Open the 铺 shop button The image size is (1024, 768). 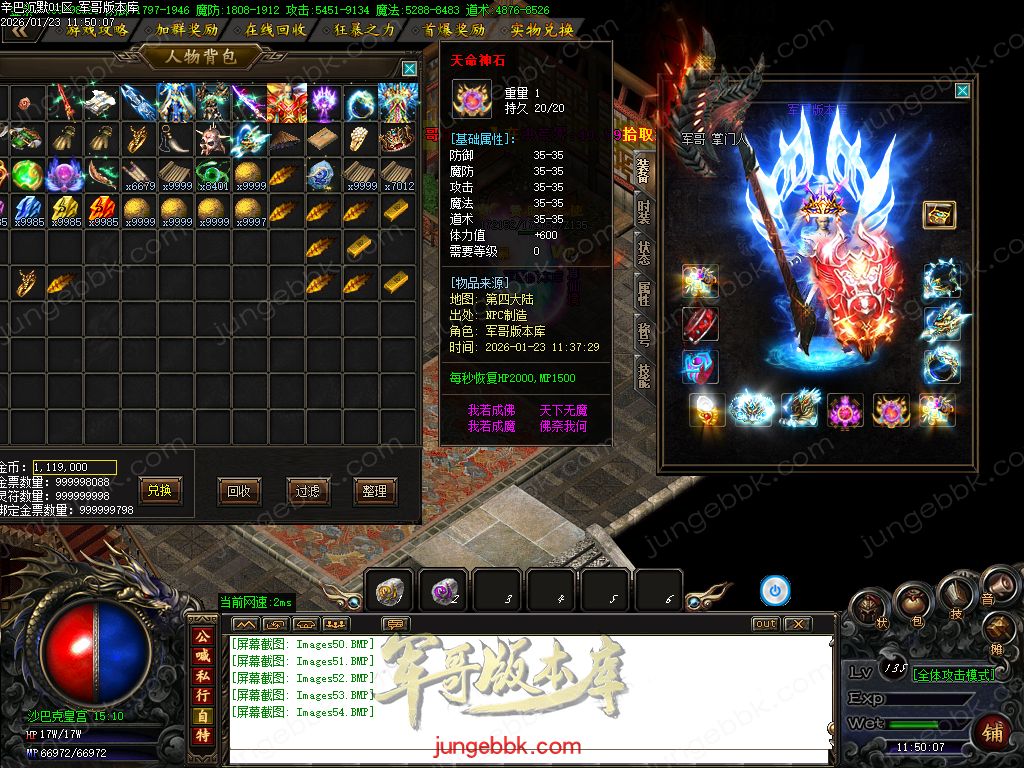click(x=993, y=732)
